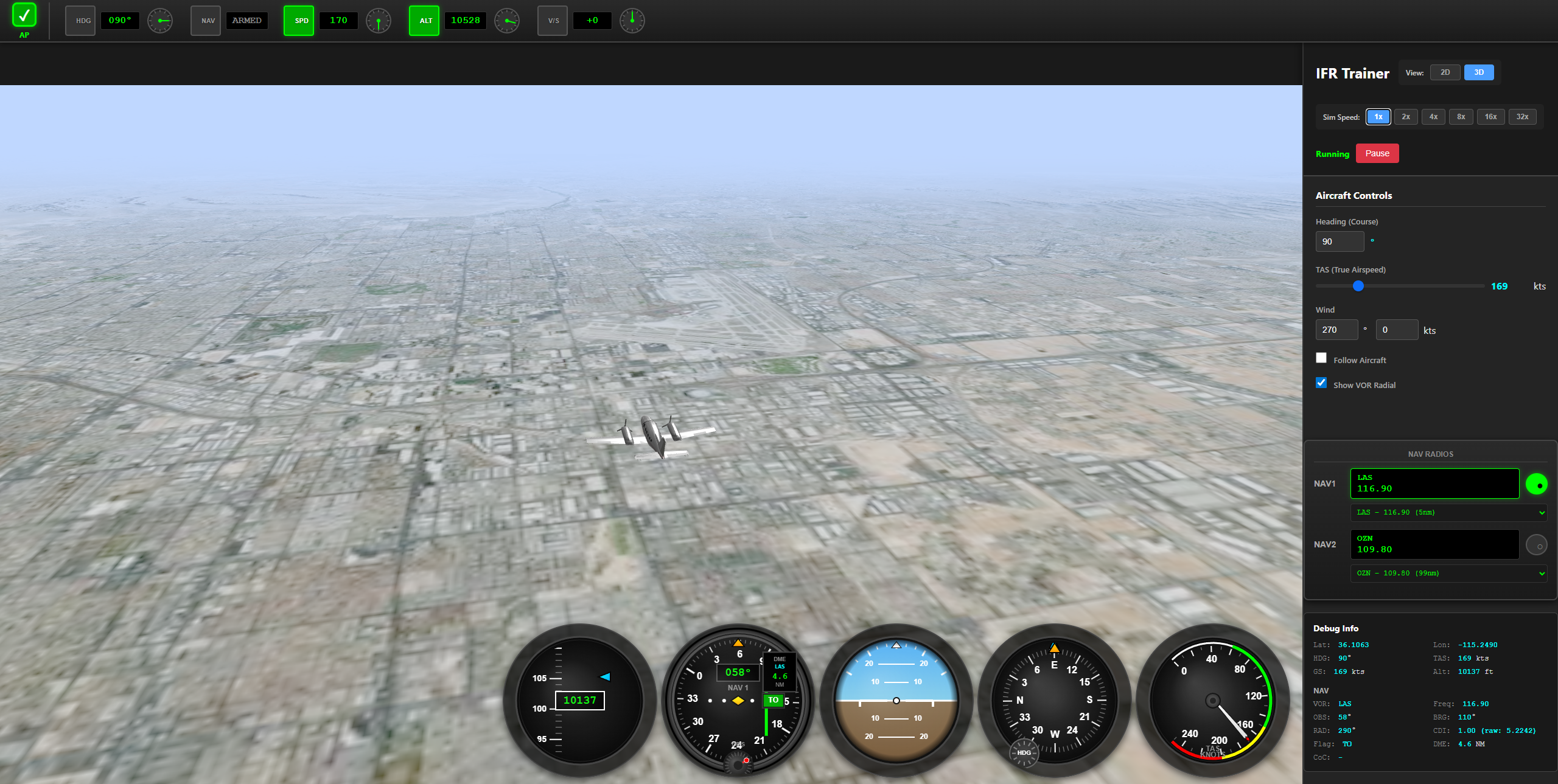The height and width of the screenshot is (784, 1558).
Task: Click the vertical speed knob icon
Action: tap(632, 20)
